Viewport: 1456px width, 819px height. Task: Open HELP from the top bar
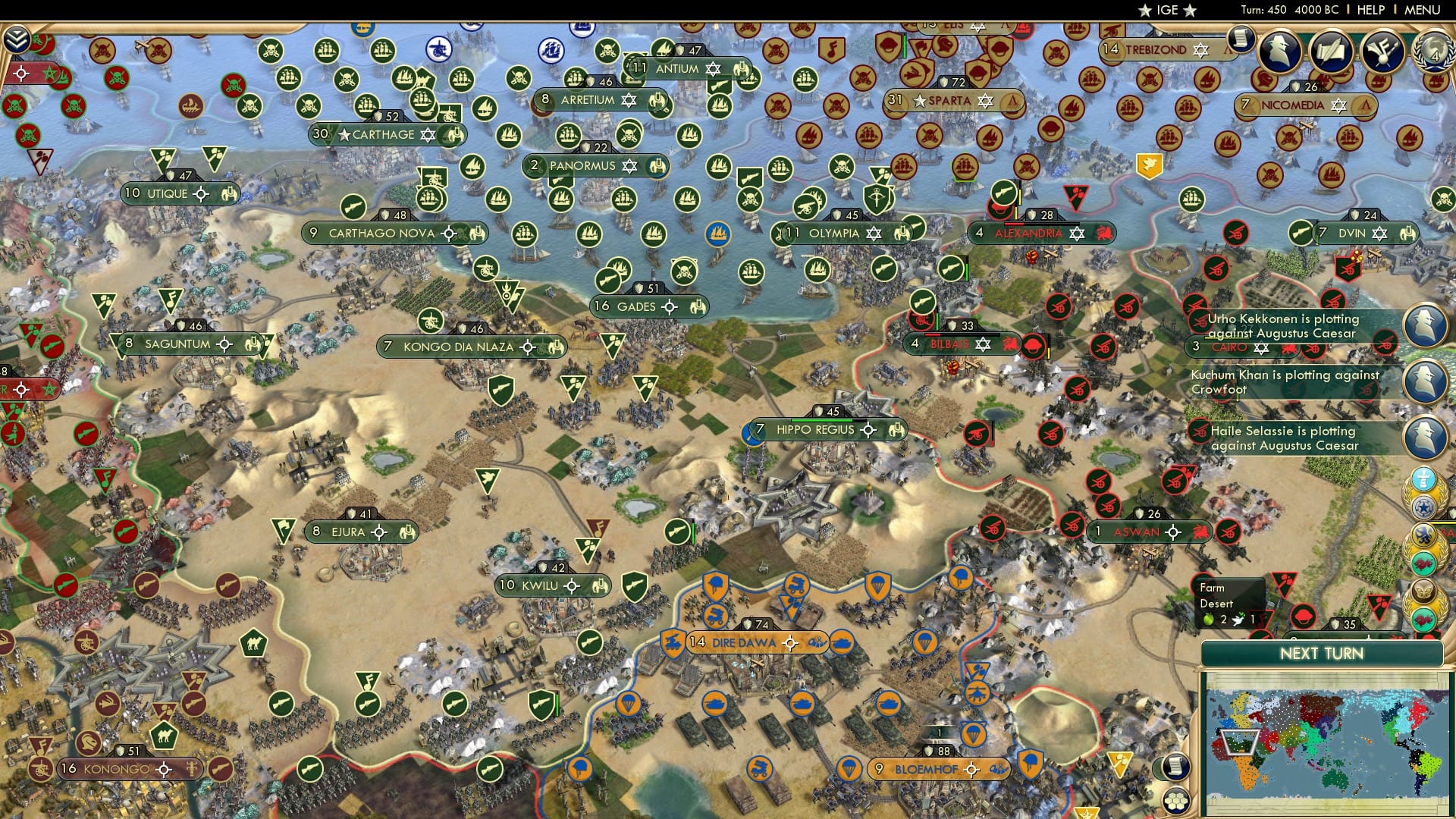click(1371, 9)
